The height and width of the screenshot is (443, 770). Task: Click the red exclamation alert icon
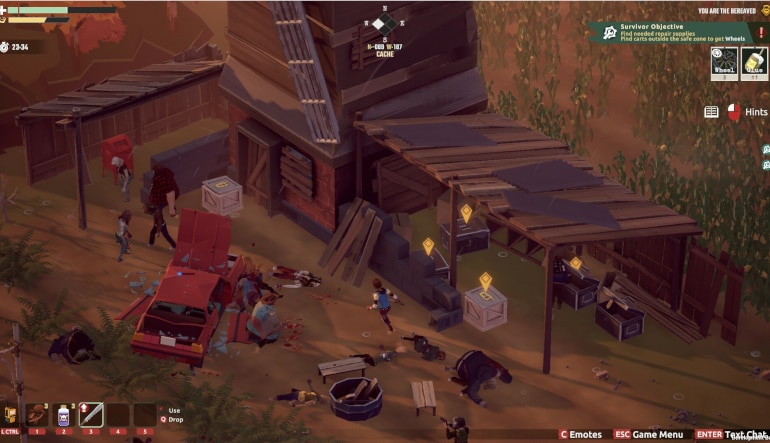point(762,32)
